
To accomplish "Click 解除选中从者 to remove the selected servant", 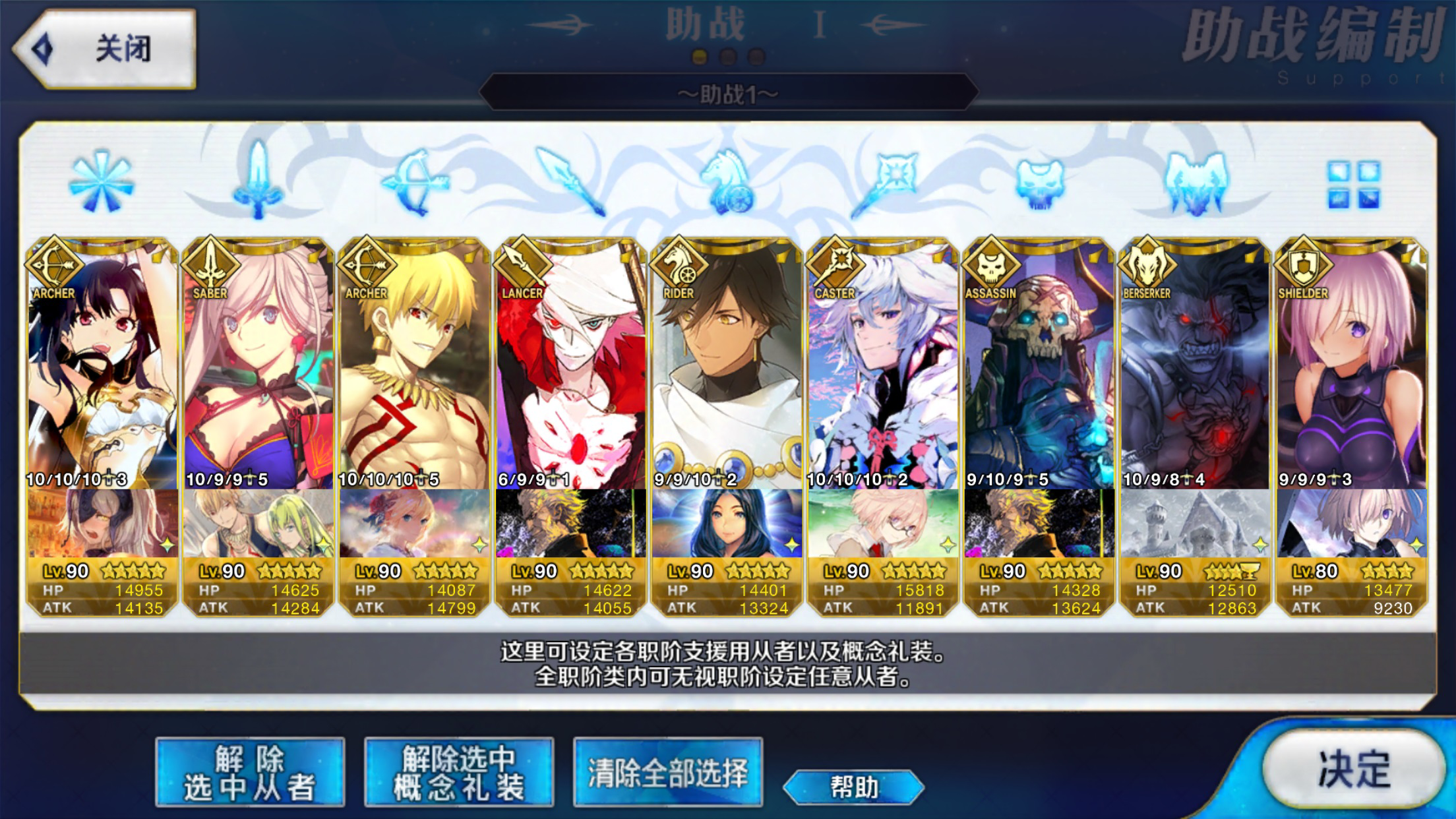I will pyautogui.click(x=250, y=772).
